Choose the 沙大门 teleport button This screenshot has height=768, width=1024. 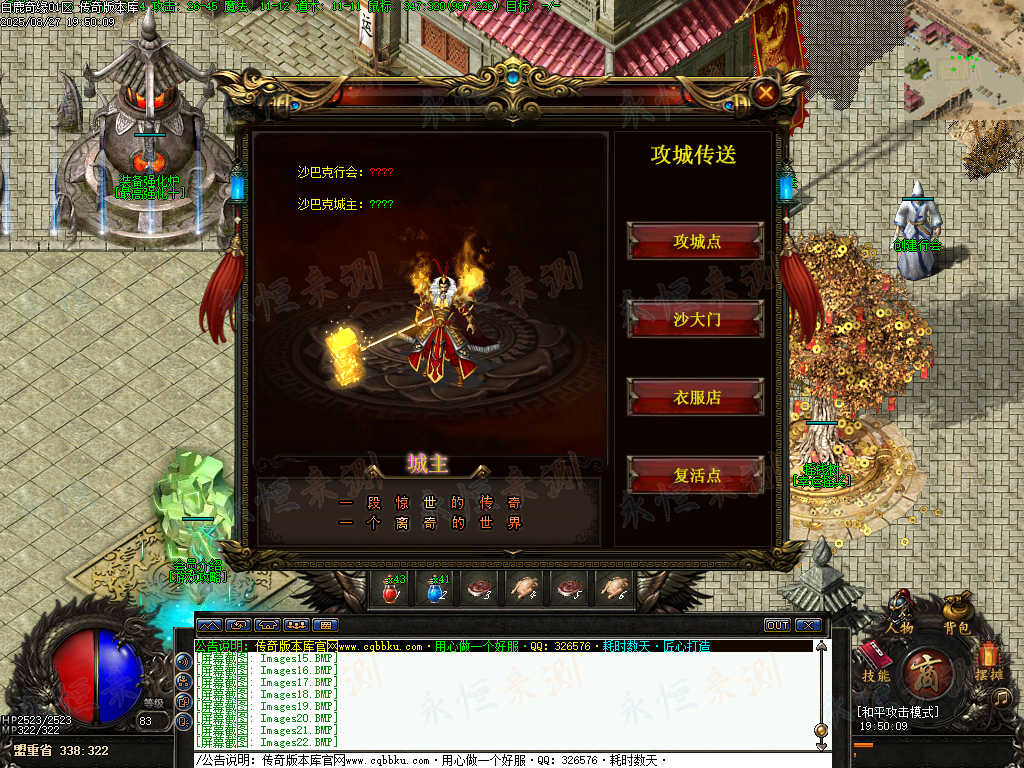point(696,319)
